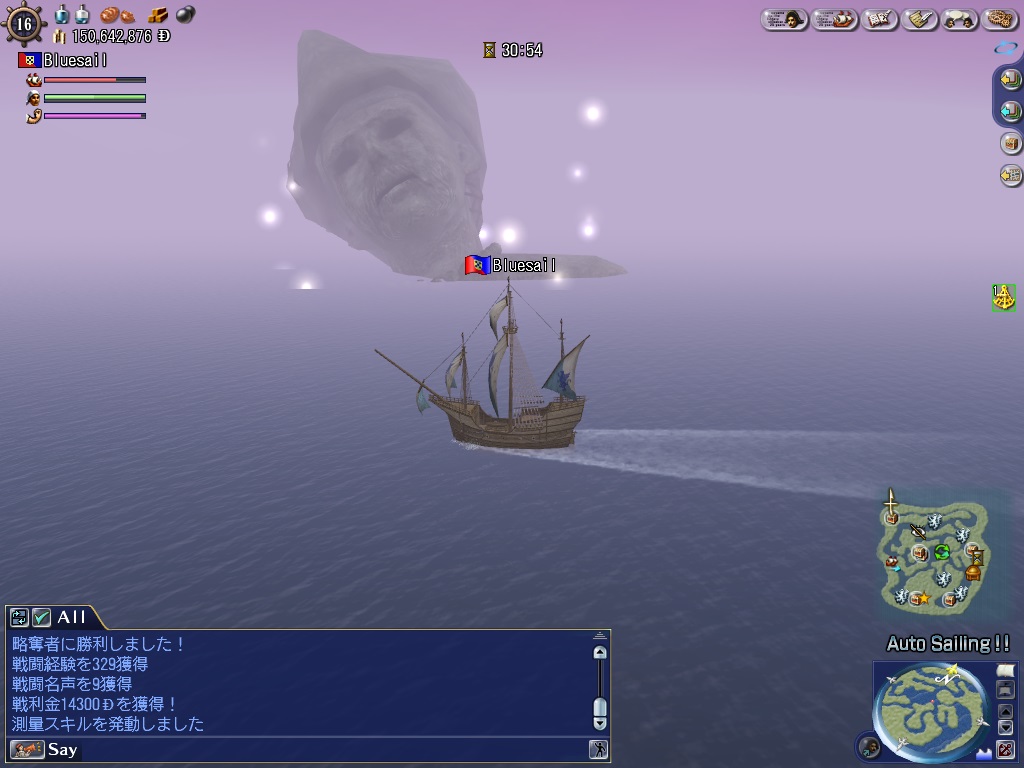Click the running figure emote button
This screenshot has height=768, width=1024.
[598, 749]
